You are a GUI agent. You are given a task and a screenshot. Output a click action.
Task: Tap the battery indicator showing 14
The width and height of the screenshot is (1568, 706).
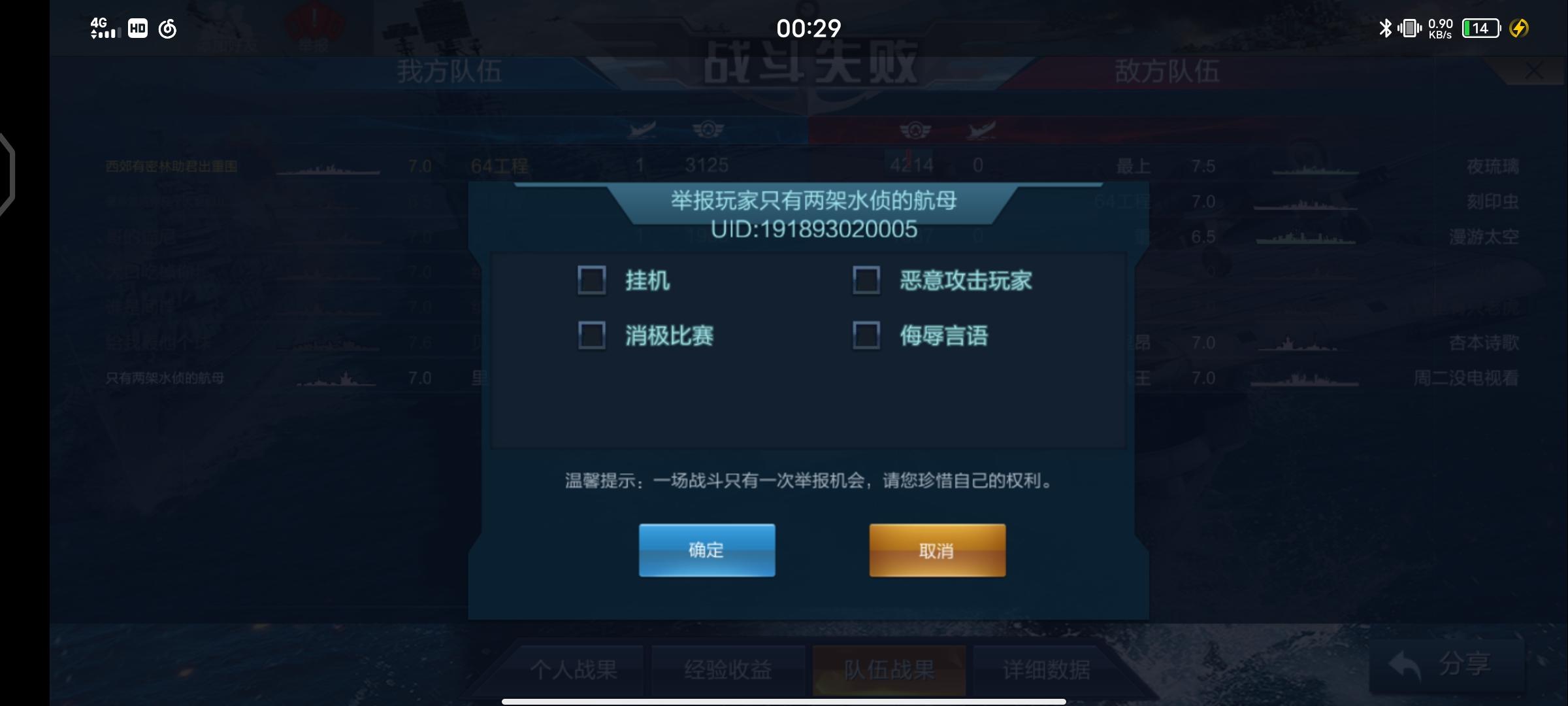[1481, 29]
